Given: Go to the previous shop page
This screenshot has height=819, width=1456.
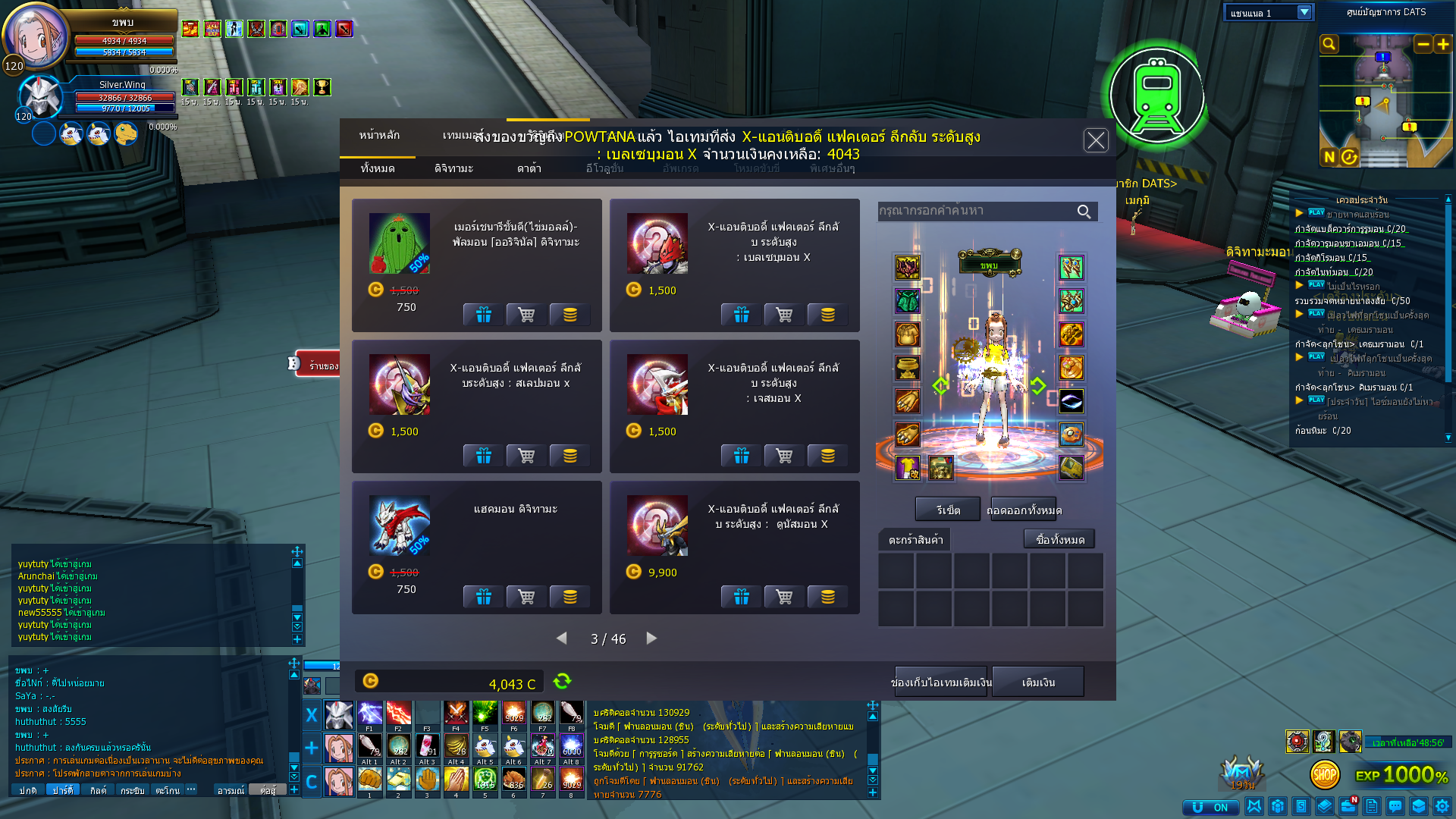Looking at the screenshot, I should [562, 639].
